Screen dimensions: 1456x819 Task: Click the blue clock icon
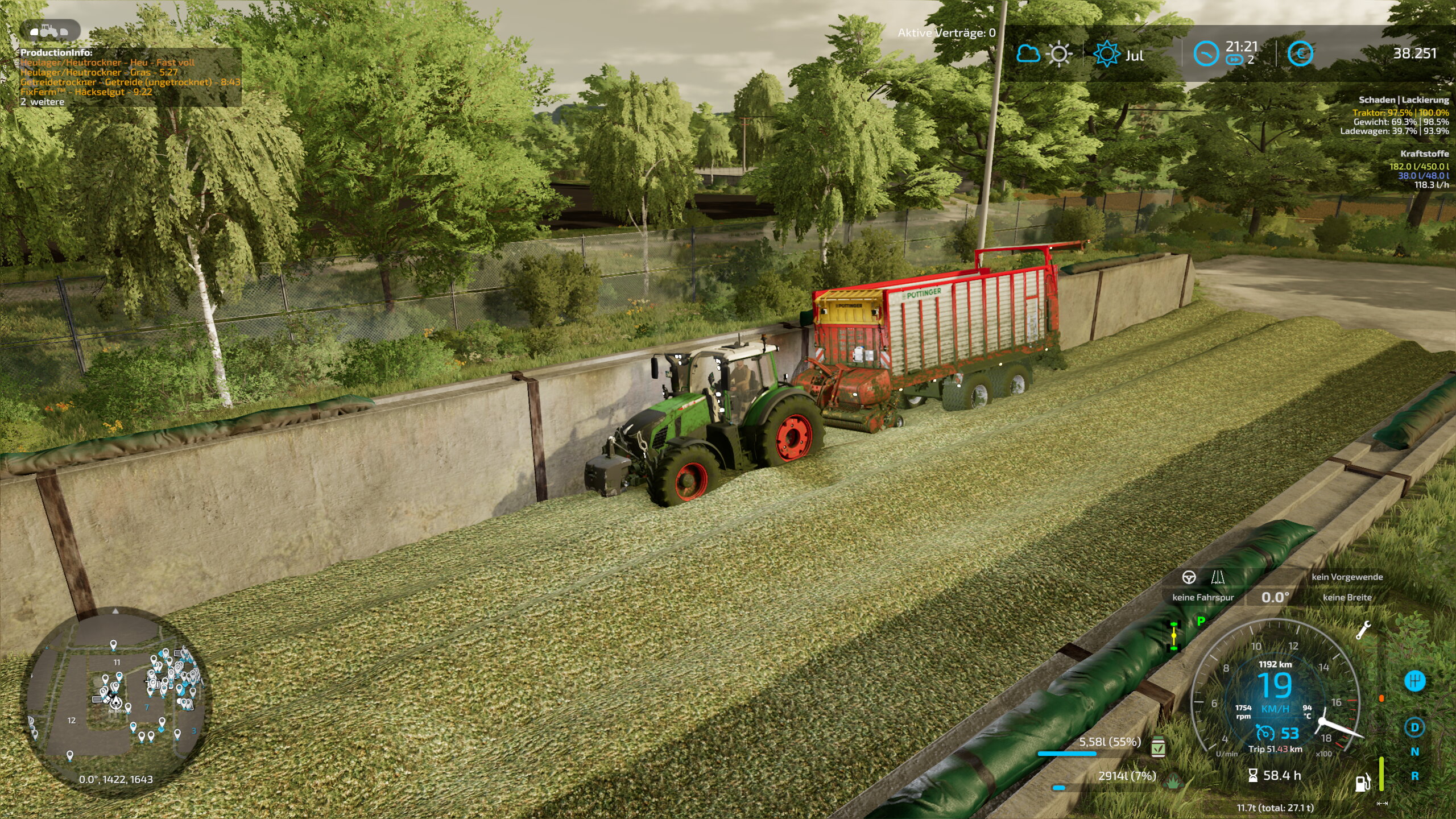tap(1206, 55)
